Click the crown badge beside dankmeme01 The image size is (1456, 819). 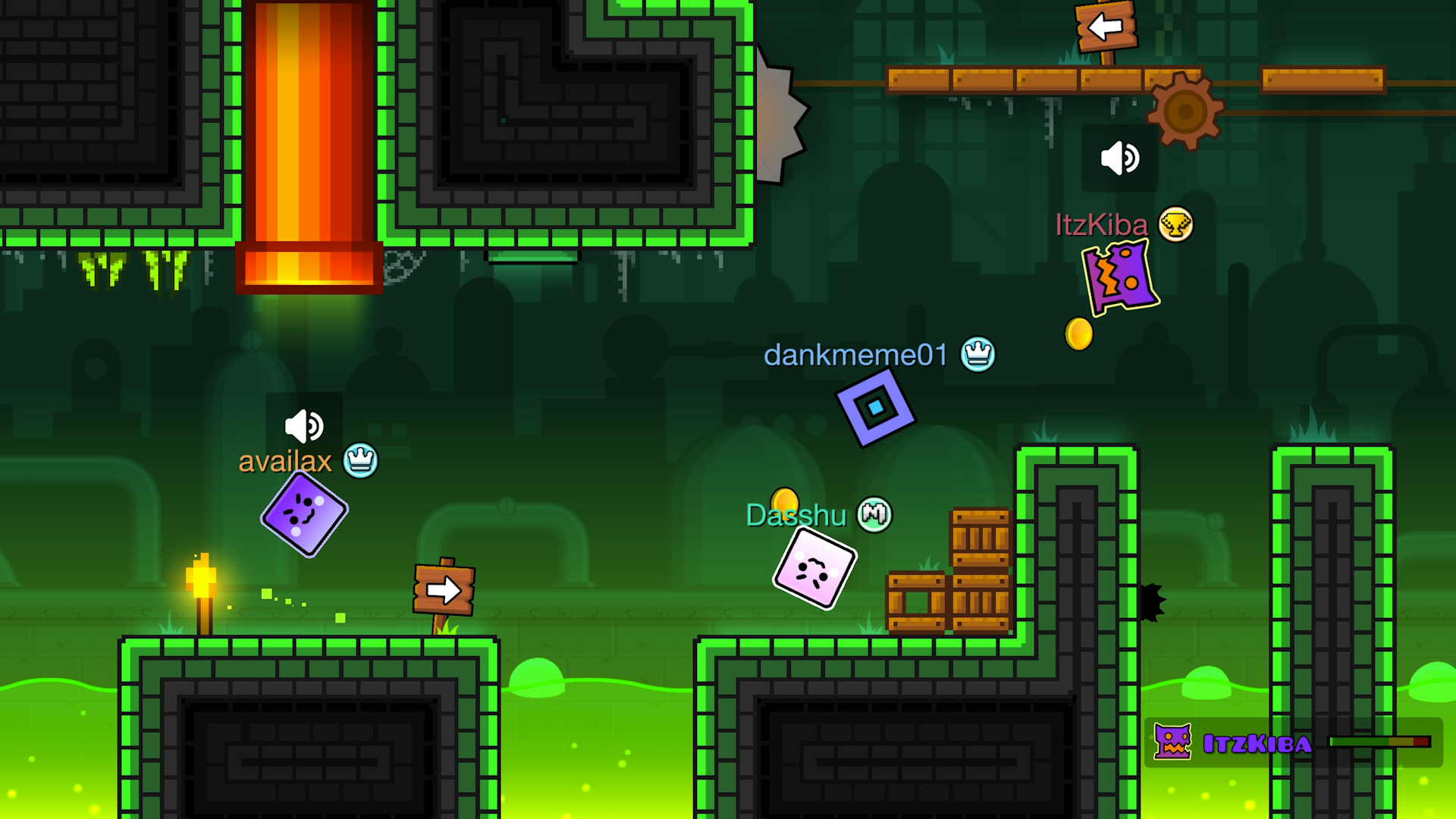click(x=978, y=354)
